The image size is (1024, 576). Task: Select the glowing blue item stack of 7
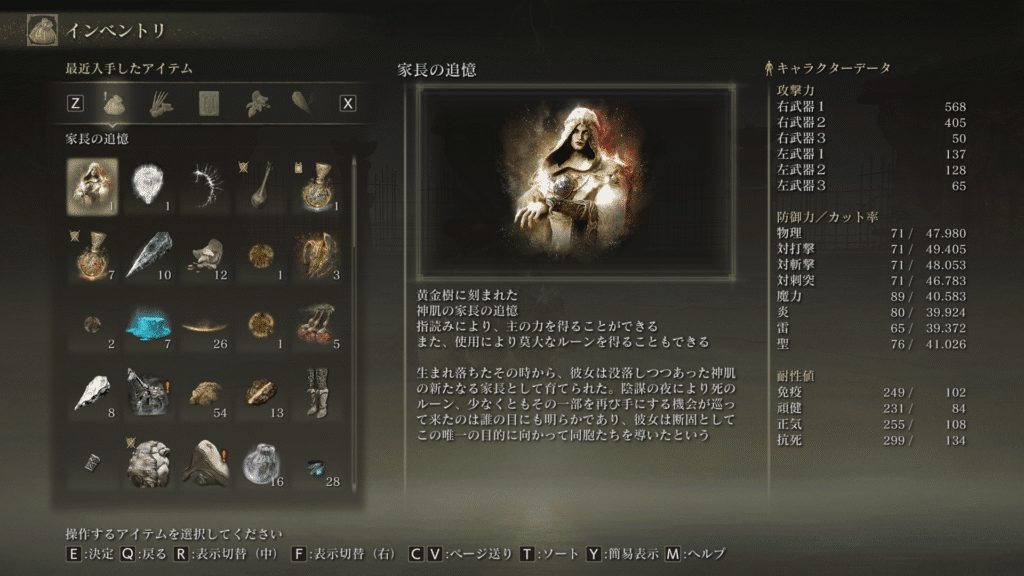149,323
